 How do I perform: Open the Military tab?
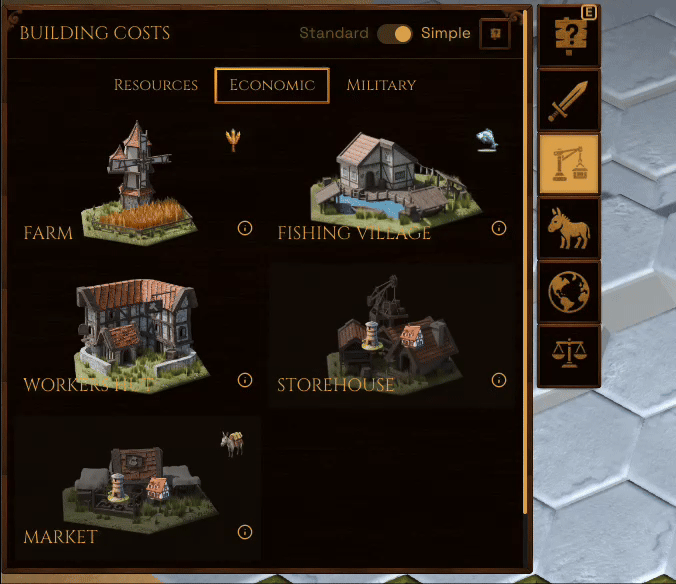pos(381,85)
